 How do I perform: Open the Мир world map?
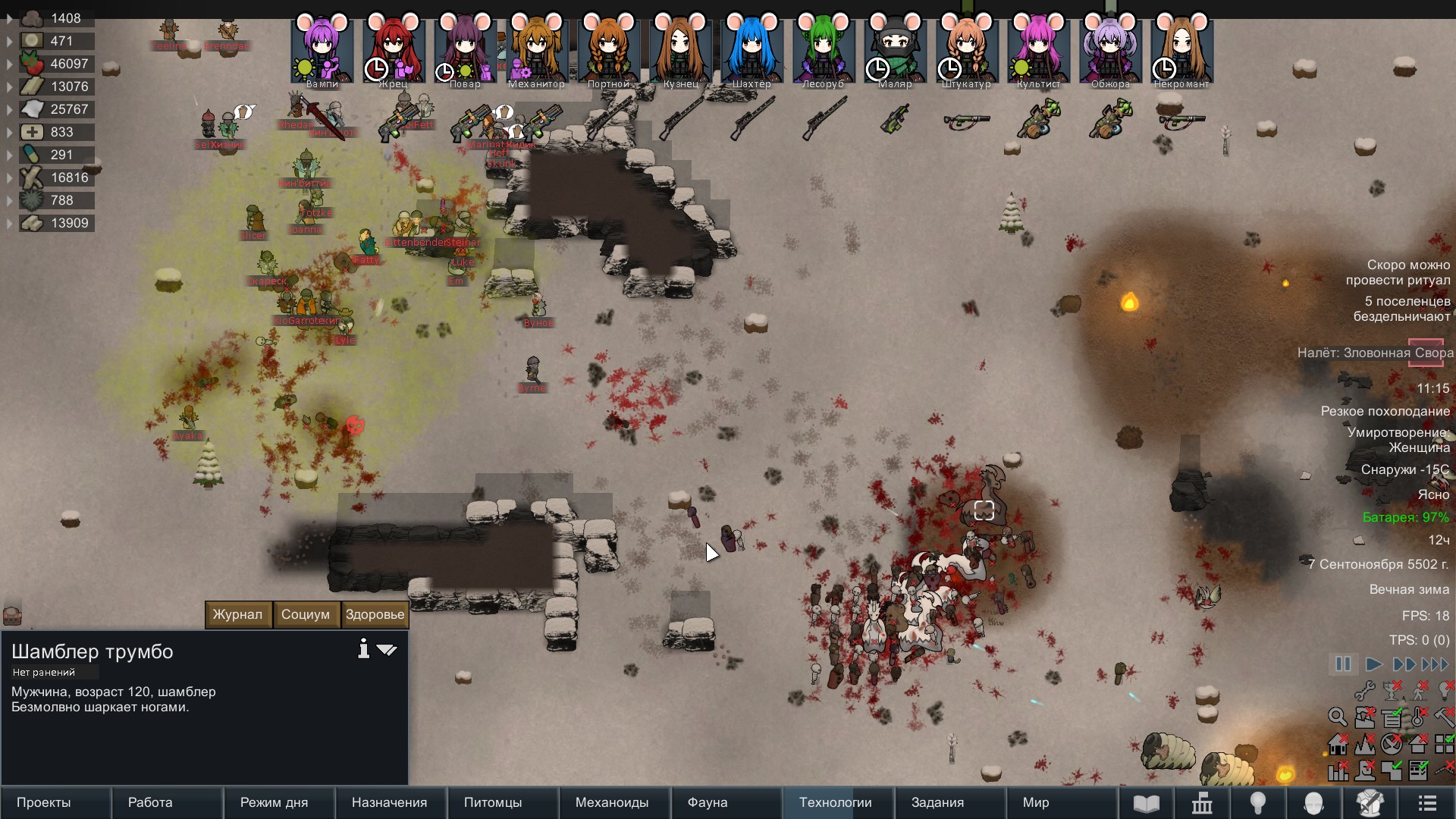1036,802
